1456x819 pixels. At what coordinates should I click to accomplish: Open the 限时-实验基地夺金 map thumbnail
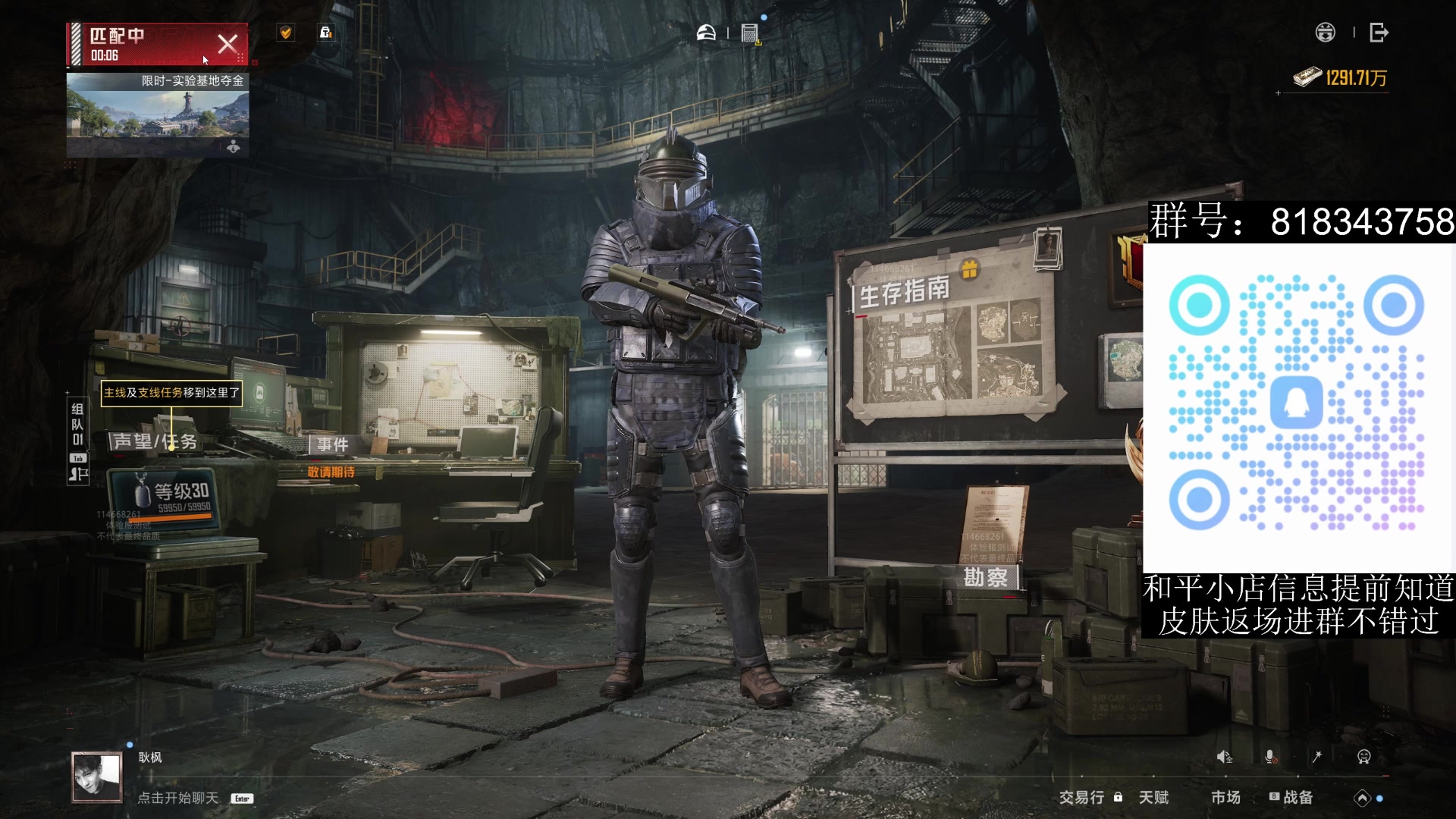click(157, 115)
